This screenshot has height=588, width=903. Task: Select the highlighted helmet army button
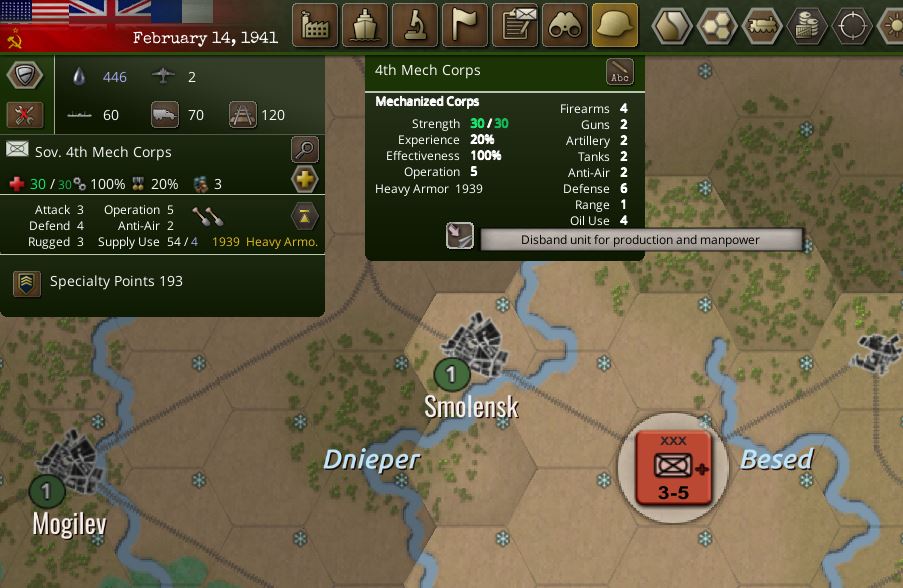point(615,25)
